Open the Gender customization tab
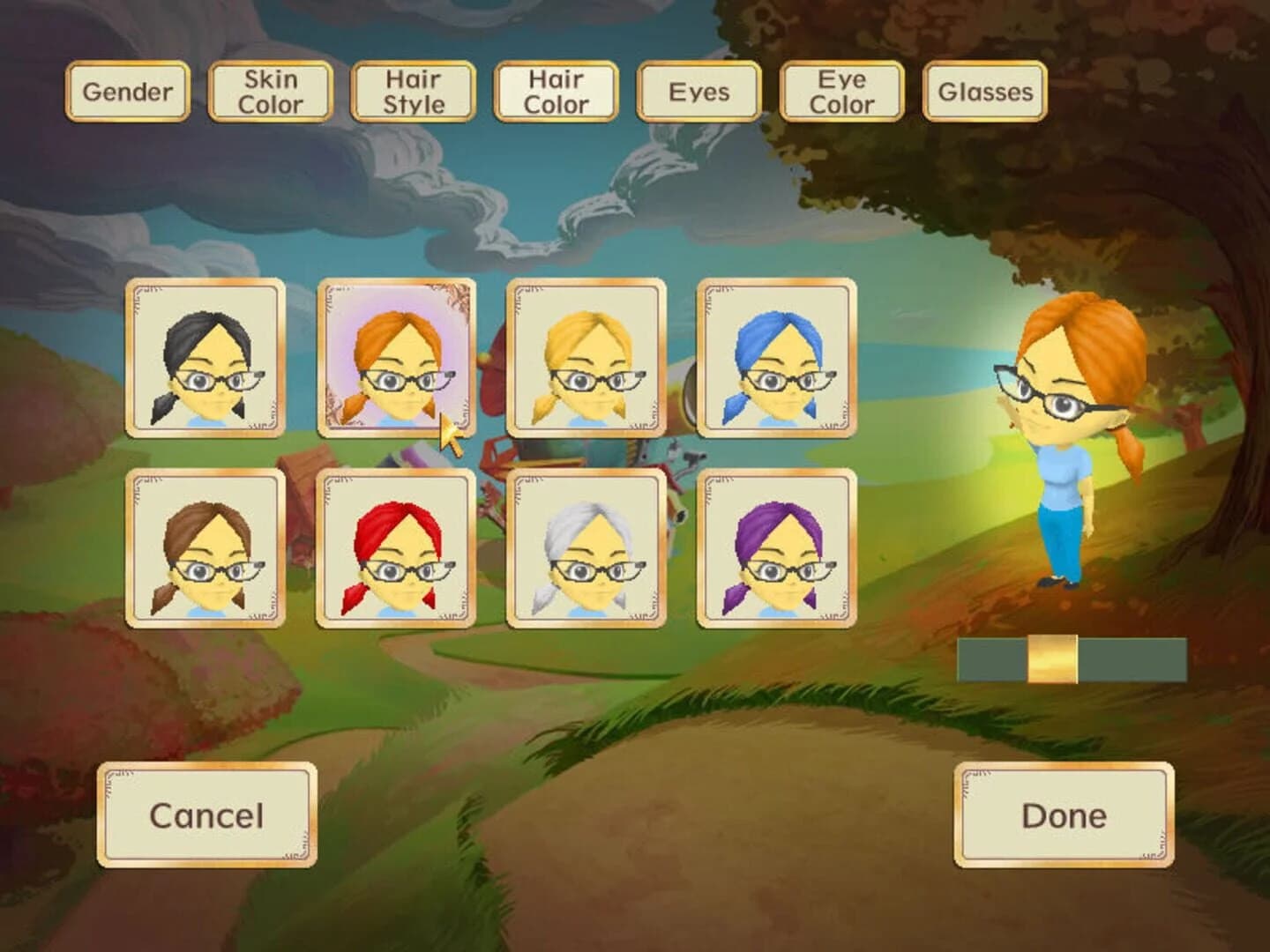Image resolution: width=1270 pixels, height=952 pixels. tap(128, 89)
